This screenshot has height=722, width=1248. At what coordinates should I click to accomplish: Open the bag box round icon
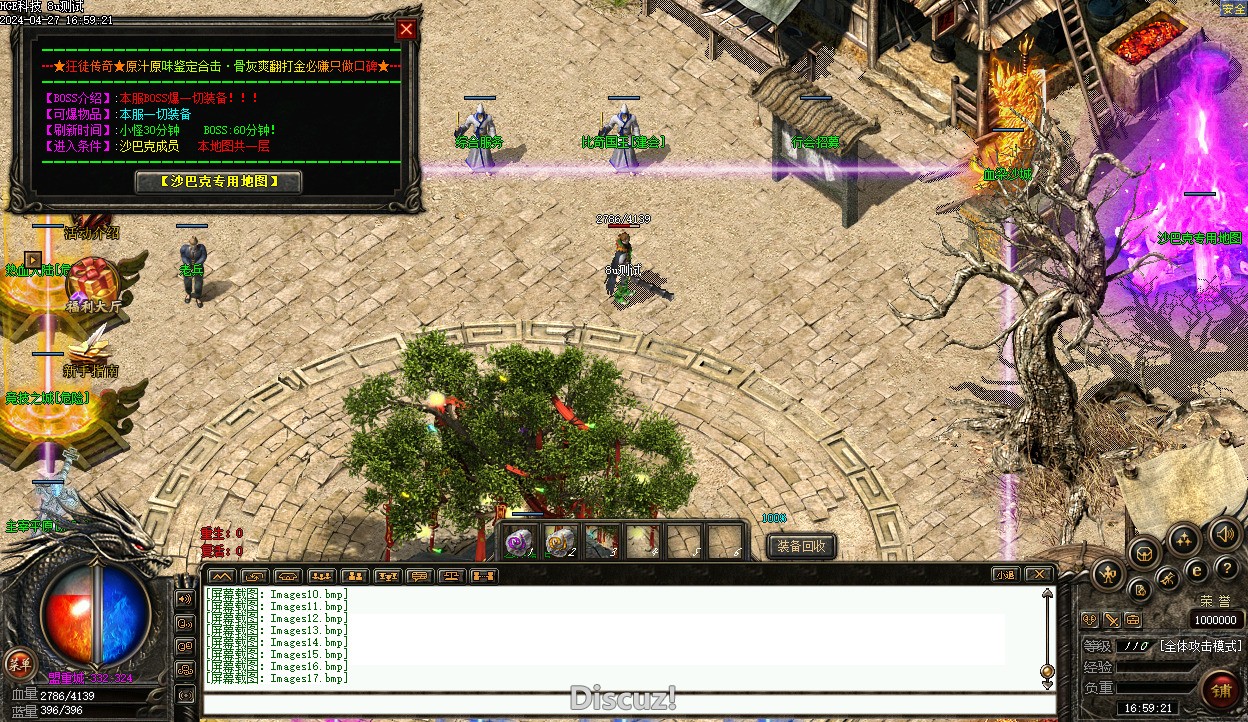[x=1144, y=552]
